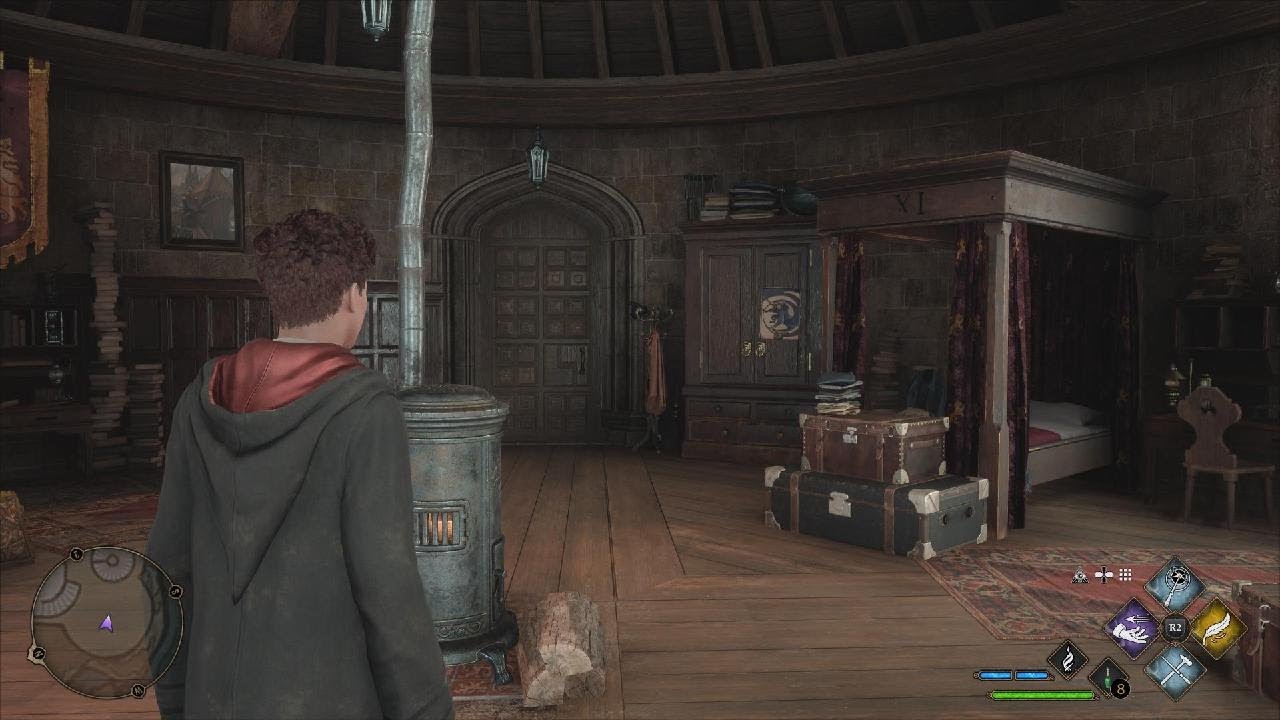The image size is (1280, 720).
Task: Click the Wiggenweld potion bottle icon
Action: [1106, 680]
